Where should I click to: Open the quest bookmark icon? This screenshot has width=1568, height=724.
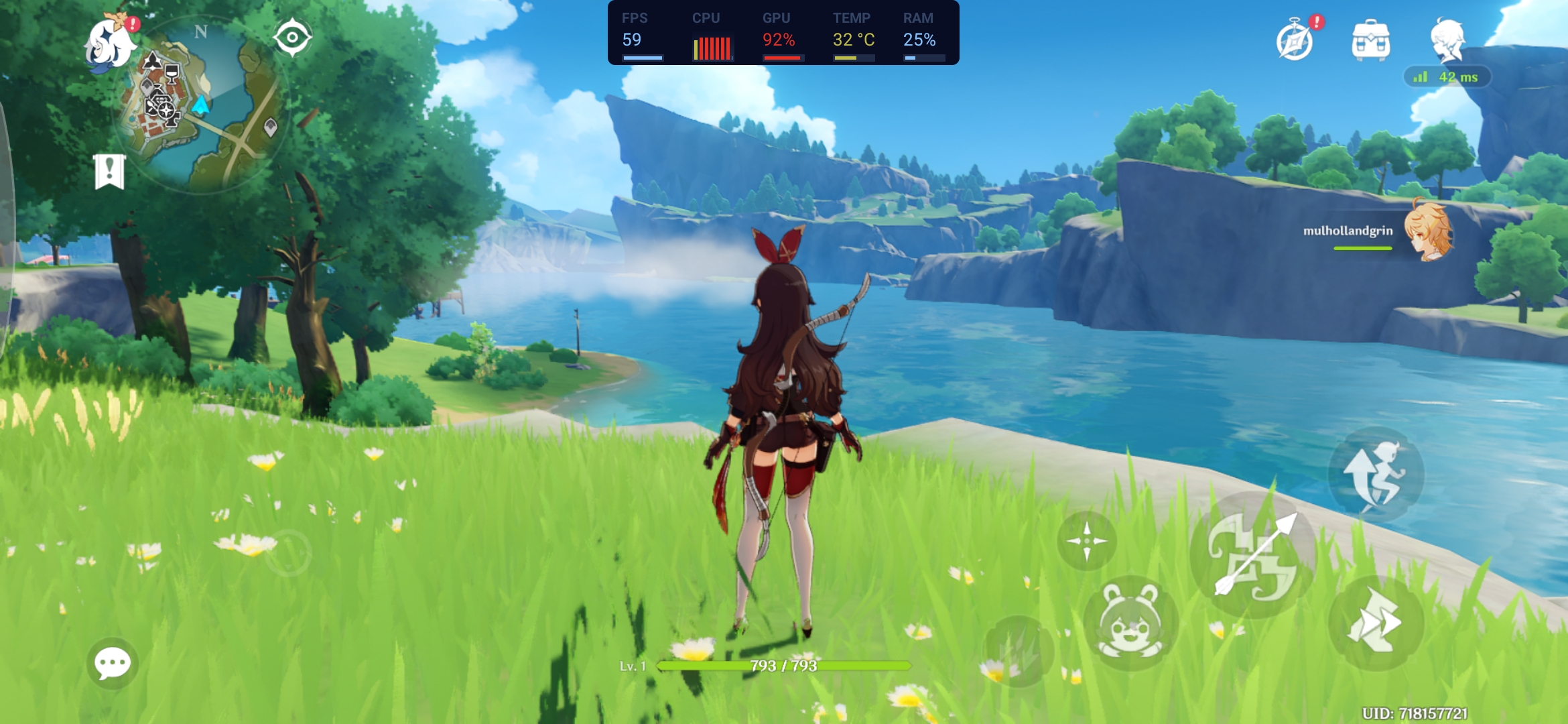(110, 172)
